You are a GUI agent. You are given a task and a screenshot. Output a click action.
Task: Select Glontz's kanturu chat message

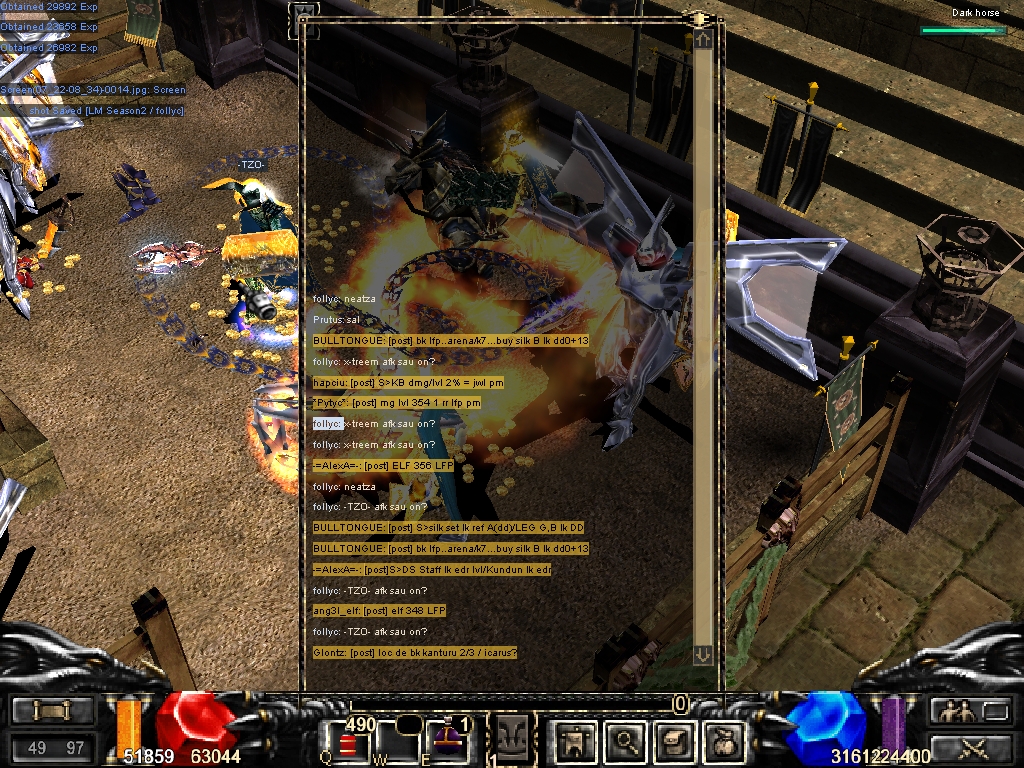tap(415, 652)
